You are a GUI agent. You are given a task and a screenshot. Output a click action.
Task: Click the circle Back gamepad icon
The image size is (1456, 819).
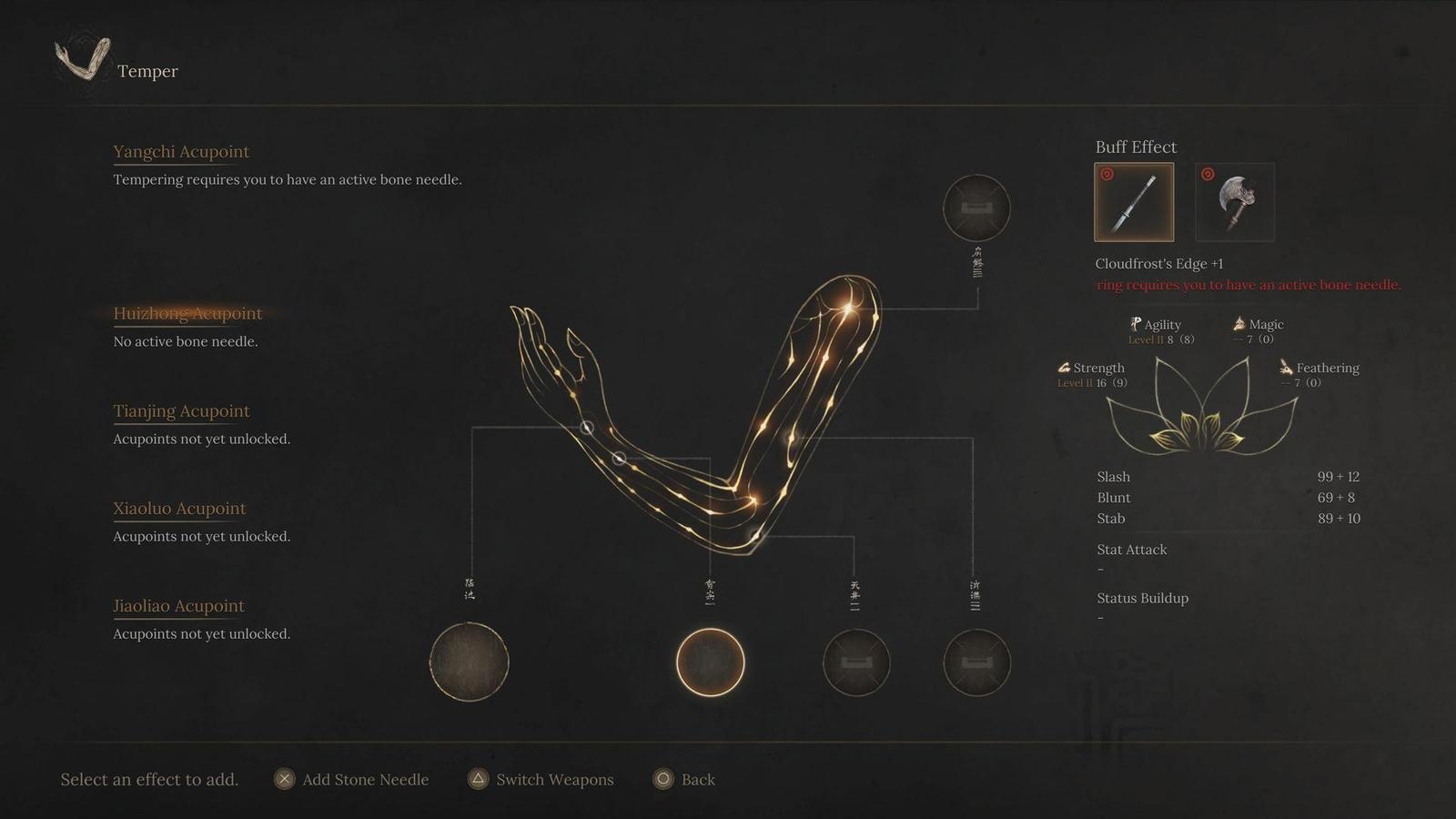point(663,779)
